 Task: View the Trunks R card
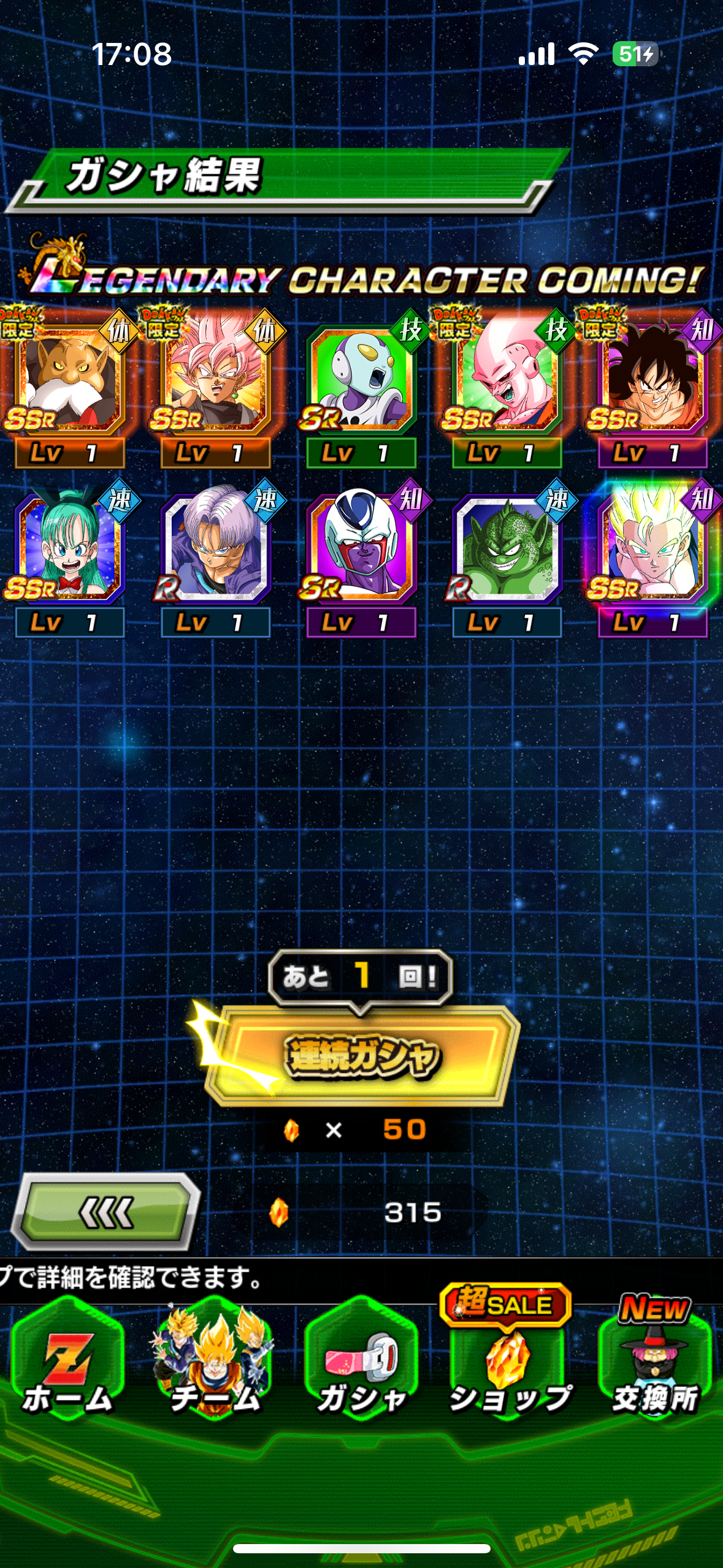click(x=215, y=549)
